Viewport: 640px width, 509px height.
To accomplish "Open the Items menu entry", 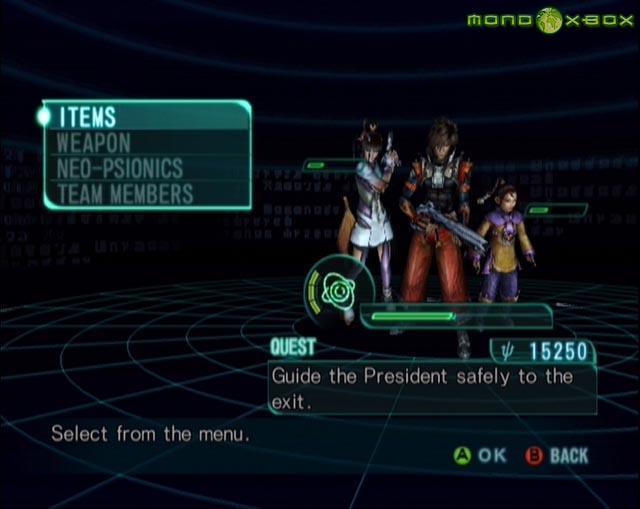I will pos(88,117).
